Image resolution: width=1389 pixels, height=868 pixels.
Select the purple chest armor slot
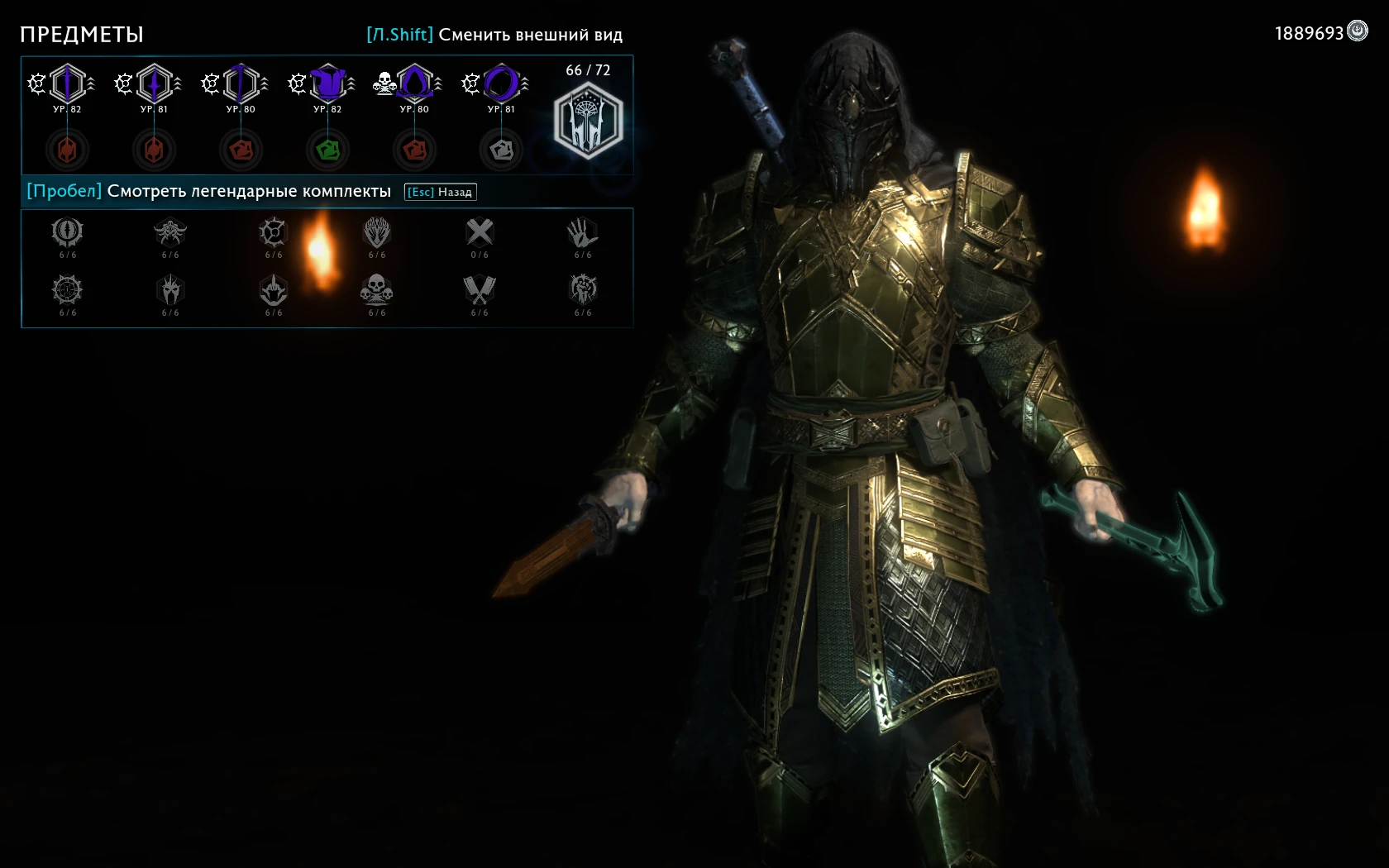pos(327,83)
